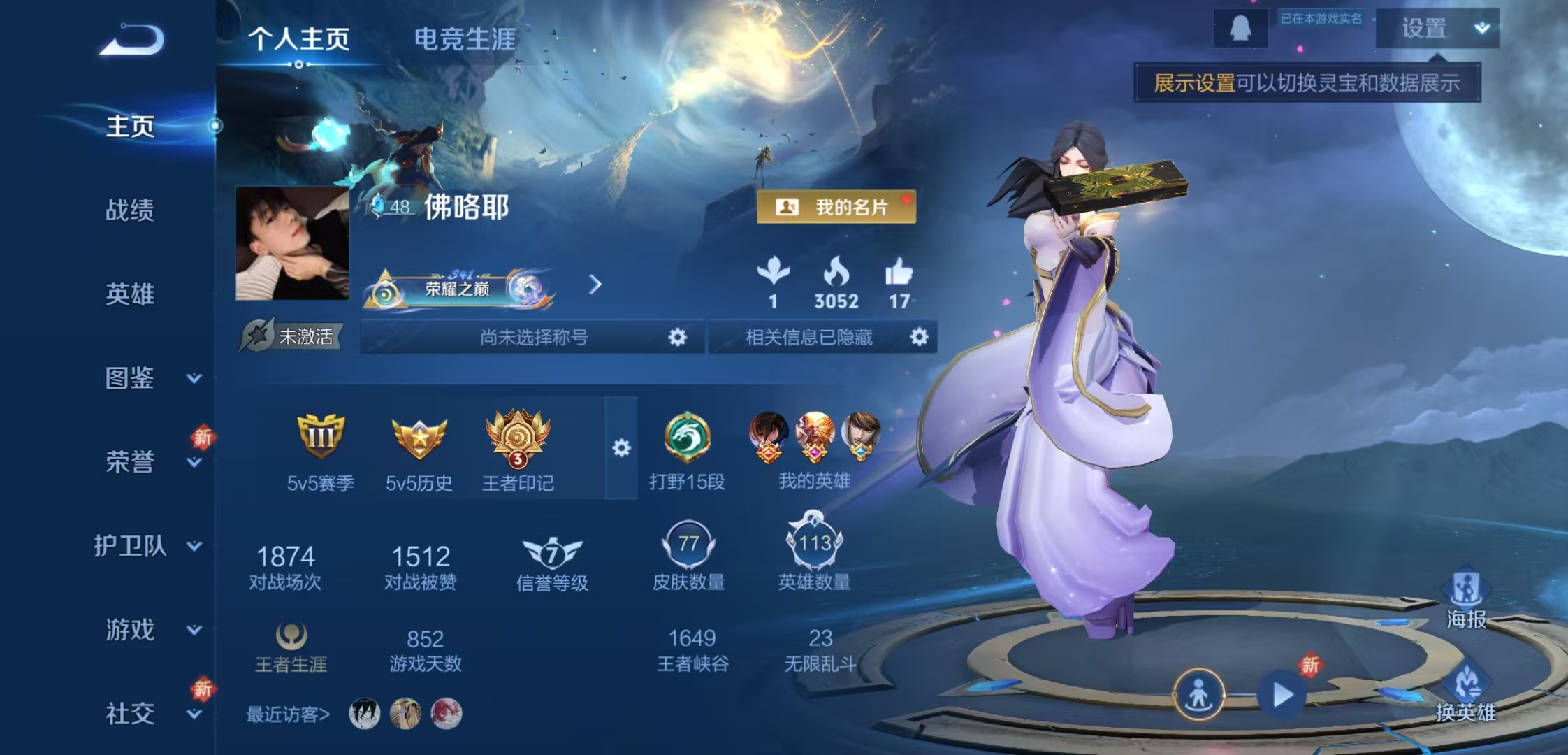1568x755 pixels.
Task: Open the 英雄 menu section
Action: point(130,294)
